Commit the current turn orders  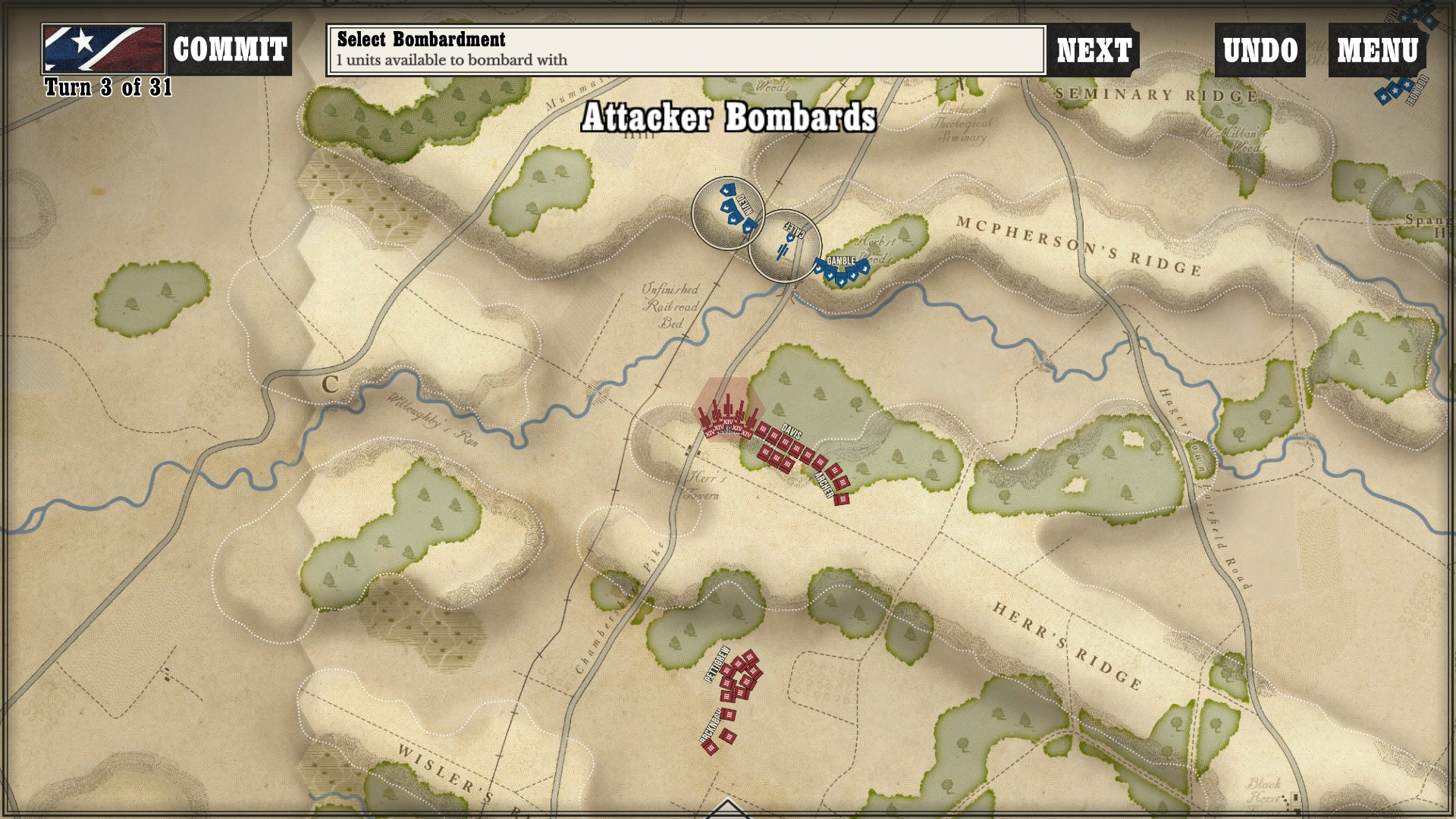[229, 49]
